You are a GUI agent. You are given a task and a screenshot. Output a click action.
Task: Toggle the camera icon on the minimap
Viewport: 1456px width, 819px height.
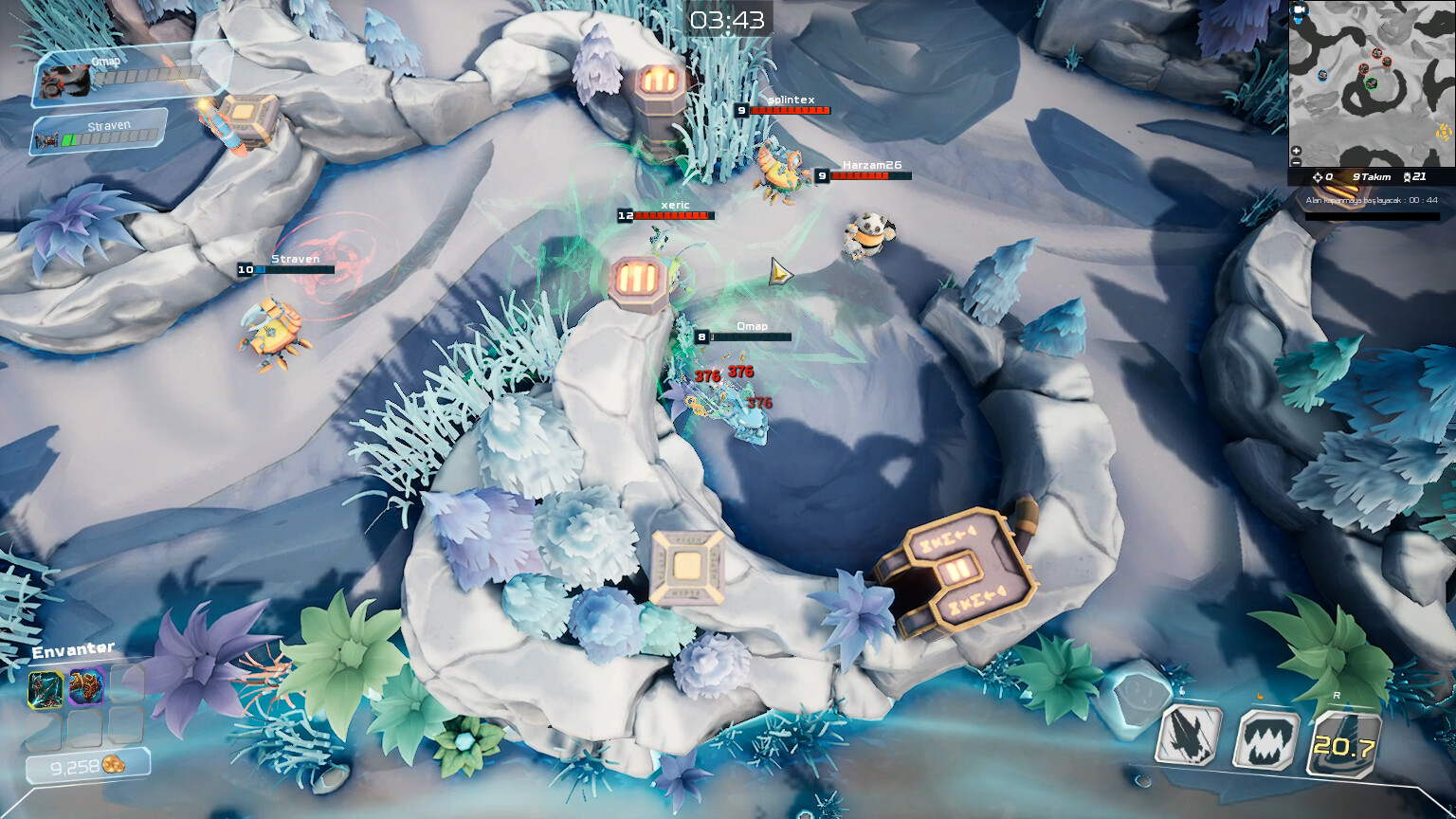pyautogui.click(x=1300, y=10)
